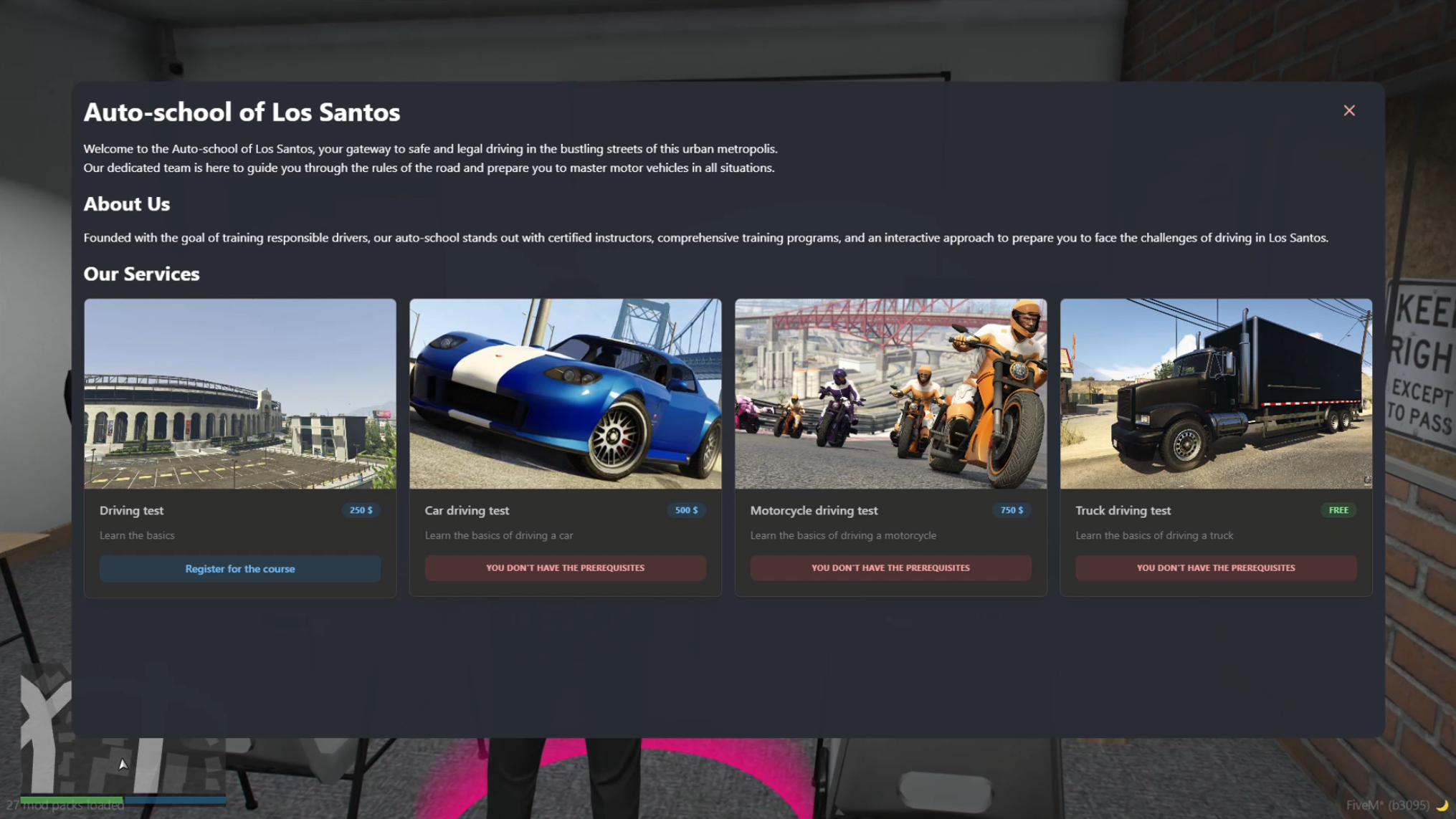Viewport: 1456px width, 819px height.
Task: Open the Driving test stadium thumbnail
Action: [240, 393]
